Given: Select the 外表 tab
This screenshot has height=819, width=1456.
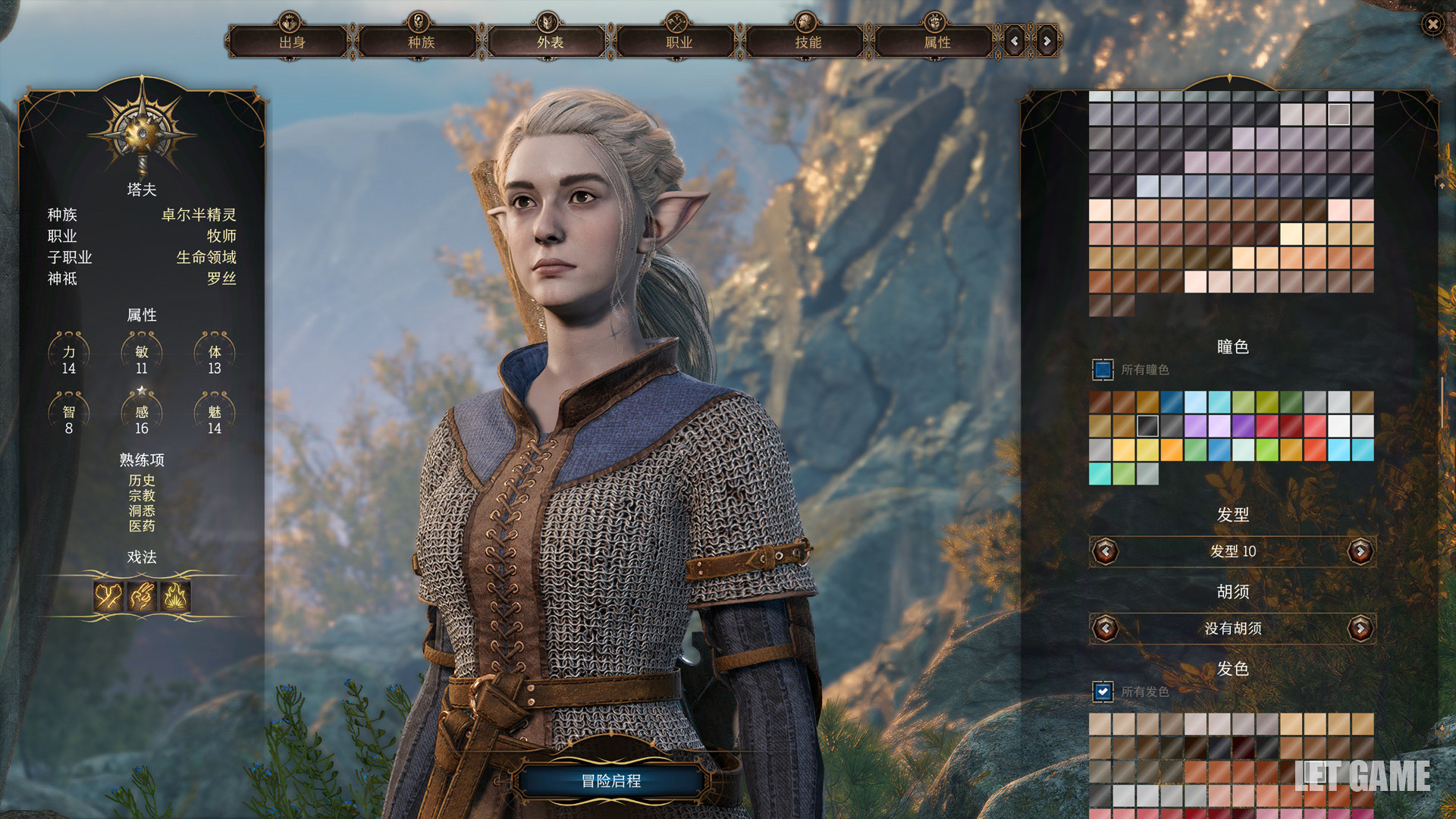Looking at the screenshot, I should tap(549, 42).
